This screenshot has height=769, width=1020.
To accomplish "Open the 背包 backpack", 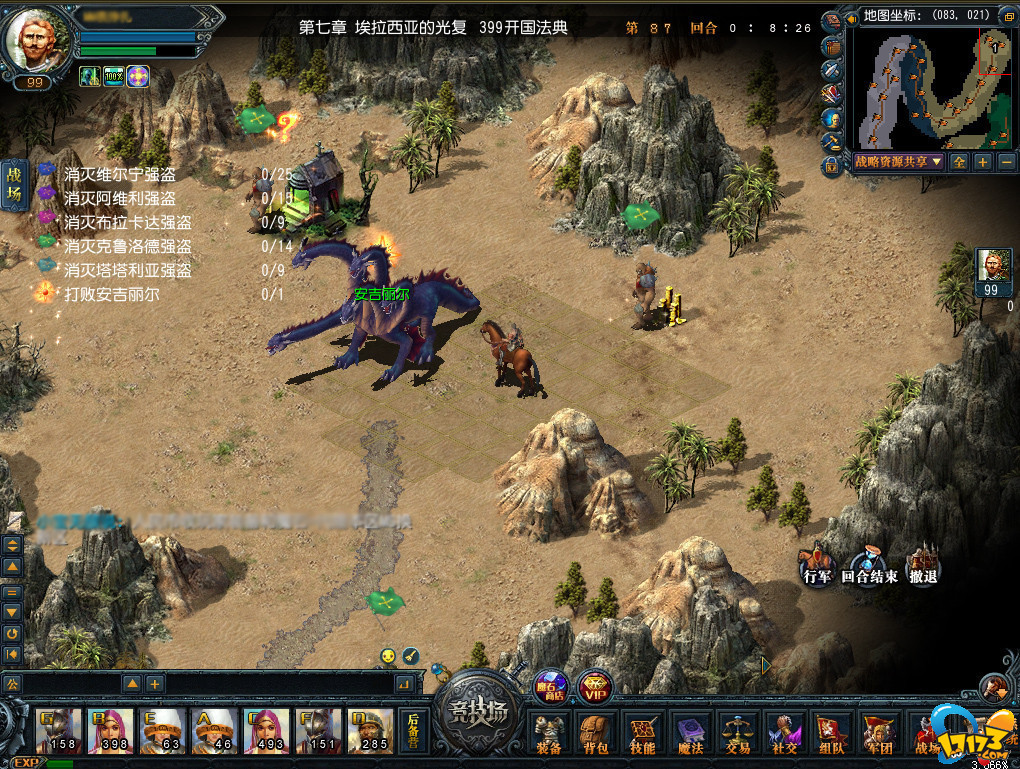I will click(x=596, y=734).
